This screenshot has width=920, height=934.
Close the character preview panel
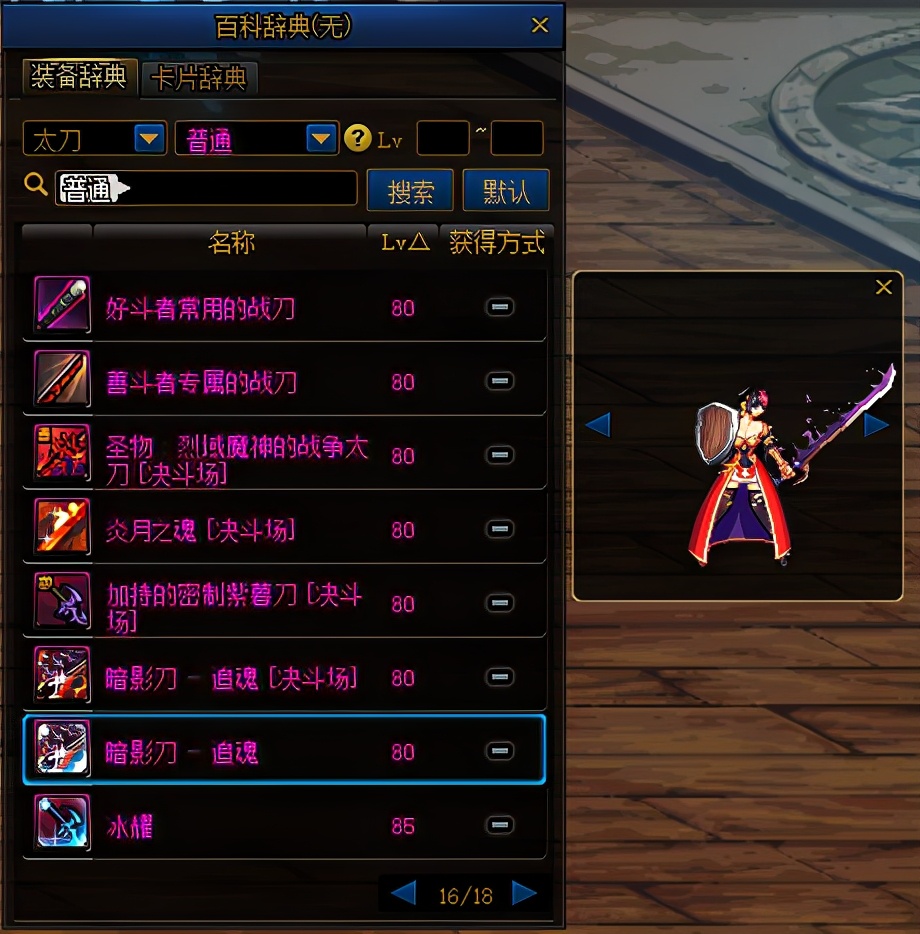(884, 288)
